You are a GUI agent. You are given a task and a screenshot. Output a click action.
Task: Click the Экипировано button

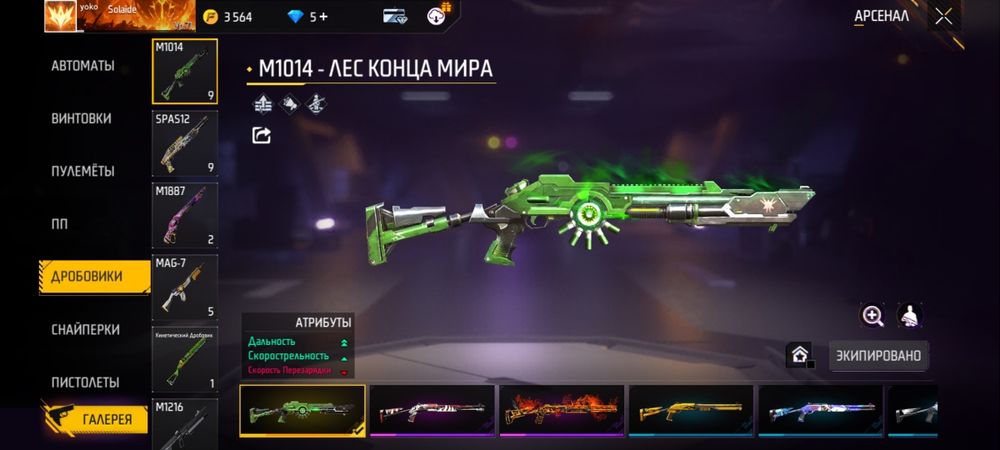pos(878,355)
